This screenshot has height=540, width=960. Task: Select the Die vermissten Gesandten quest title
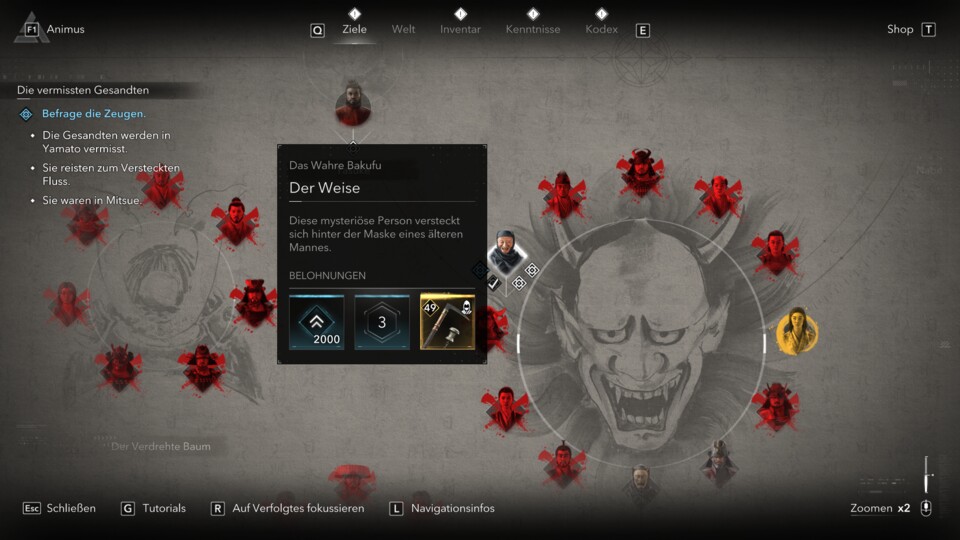pos(83,90)
